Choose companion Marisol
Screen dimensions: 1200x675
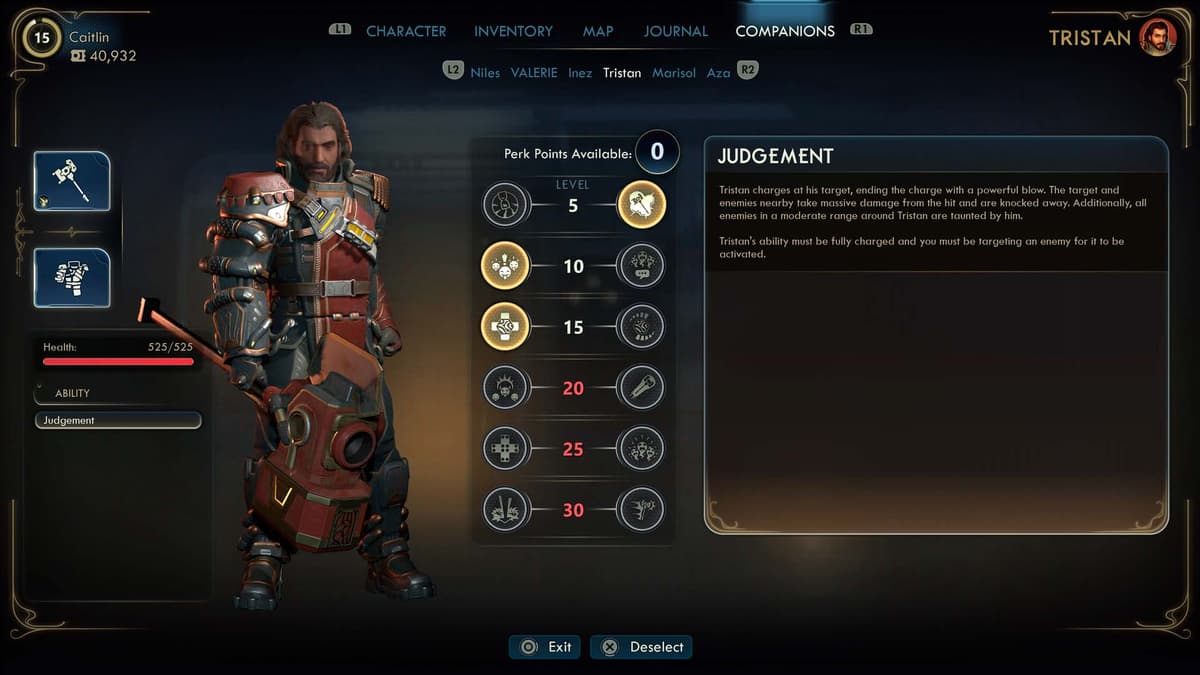coord(674,73)
